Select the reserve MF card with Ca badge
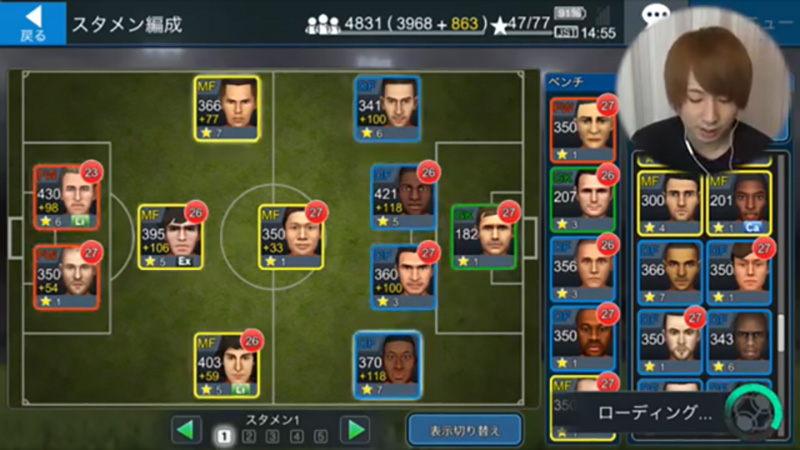800x450 pixels. tap(739, 204)
